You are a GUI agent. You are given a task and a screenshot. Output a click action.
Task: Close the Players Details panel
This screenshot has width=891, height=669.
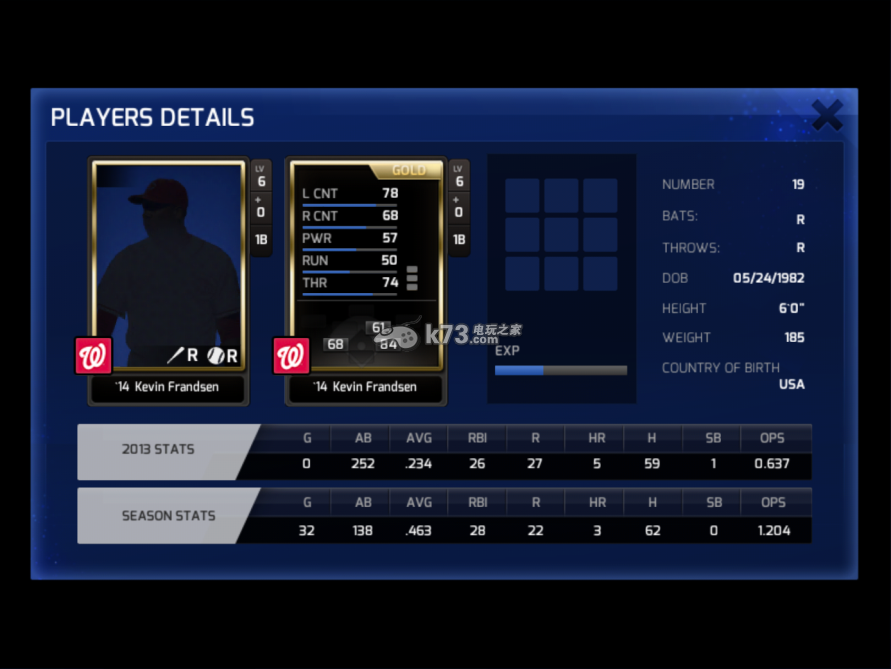(x=827, y=116)
